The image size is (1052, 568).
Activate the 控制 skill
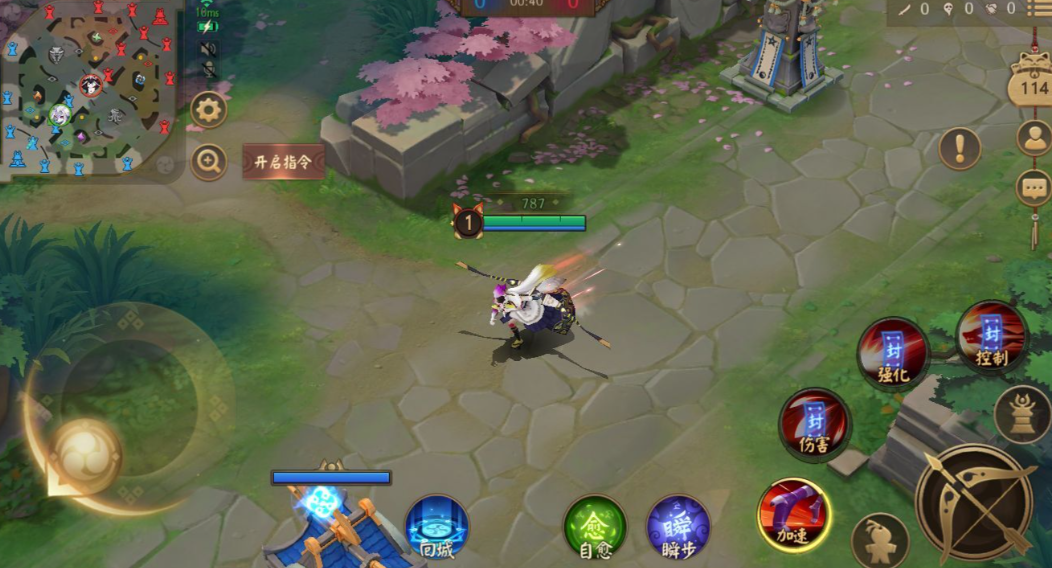click(x=991, y=337)
